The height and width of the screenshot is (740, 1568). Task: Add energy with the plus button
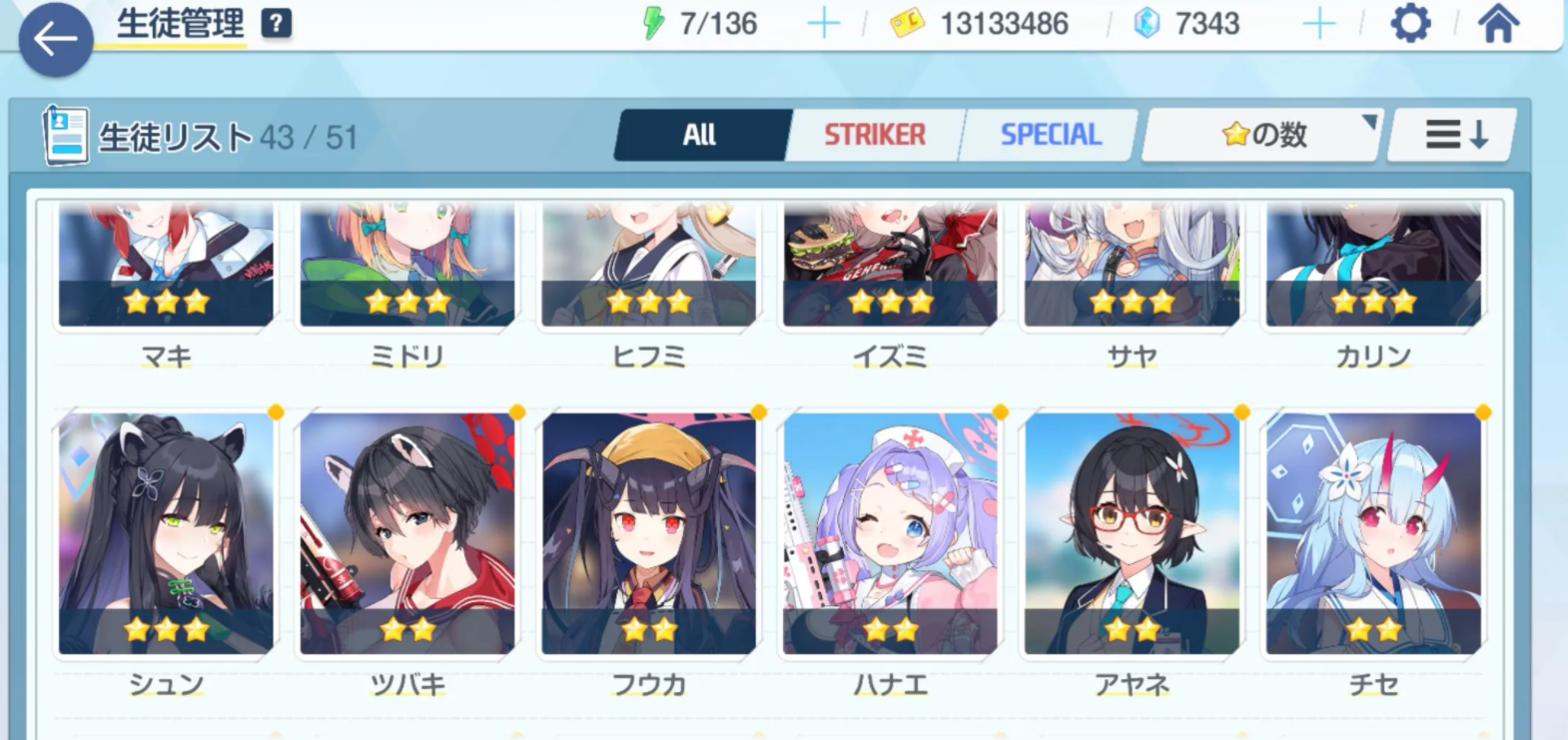click(824, 23)
